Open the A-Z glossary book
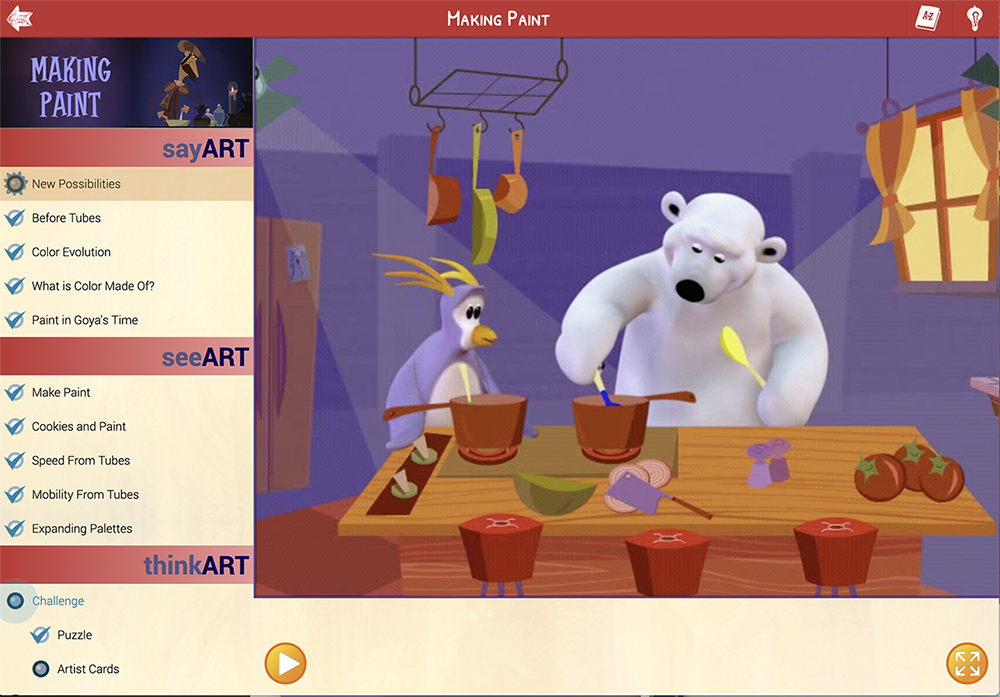Viewport: 1000px width, 697px height. coord(927,18)
